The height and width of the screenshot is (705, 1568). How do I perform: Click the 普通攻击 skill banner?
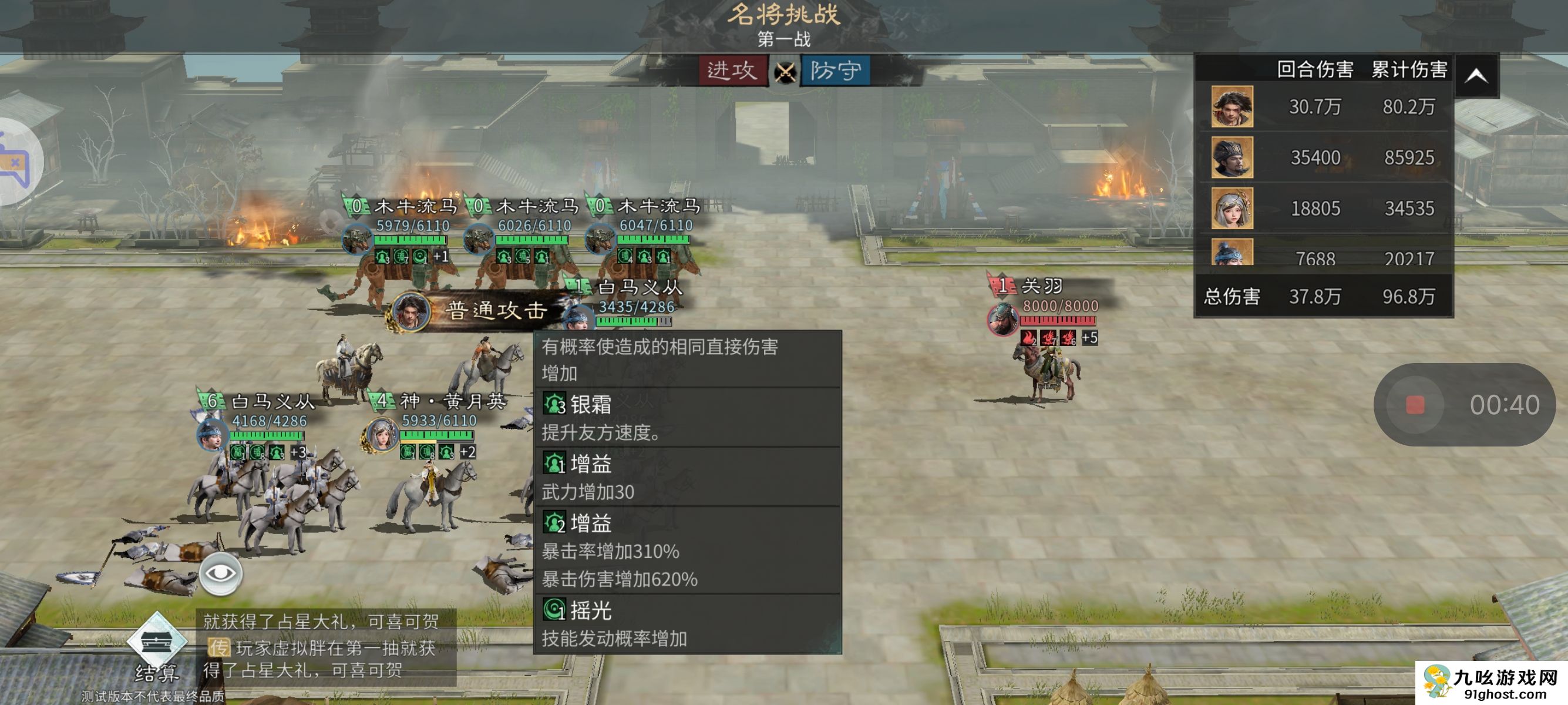pyautogui.click(x=481, y=310)
